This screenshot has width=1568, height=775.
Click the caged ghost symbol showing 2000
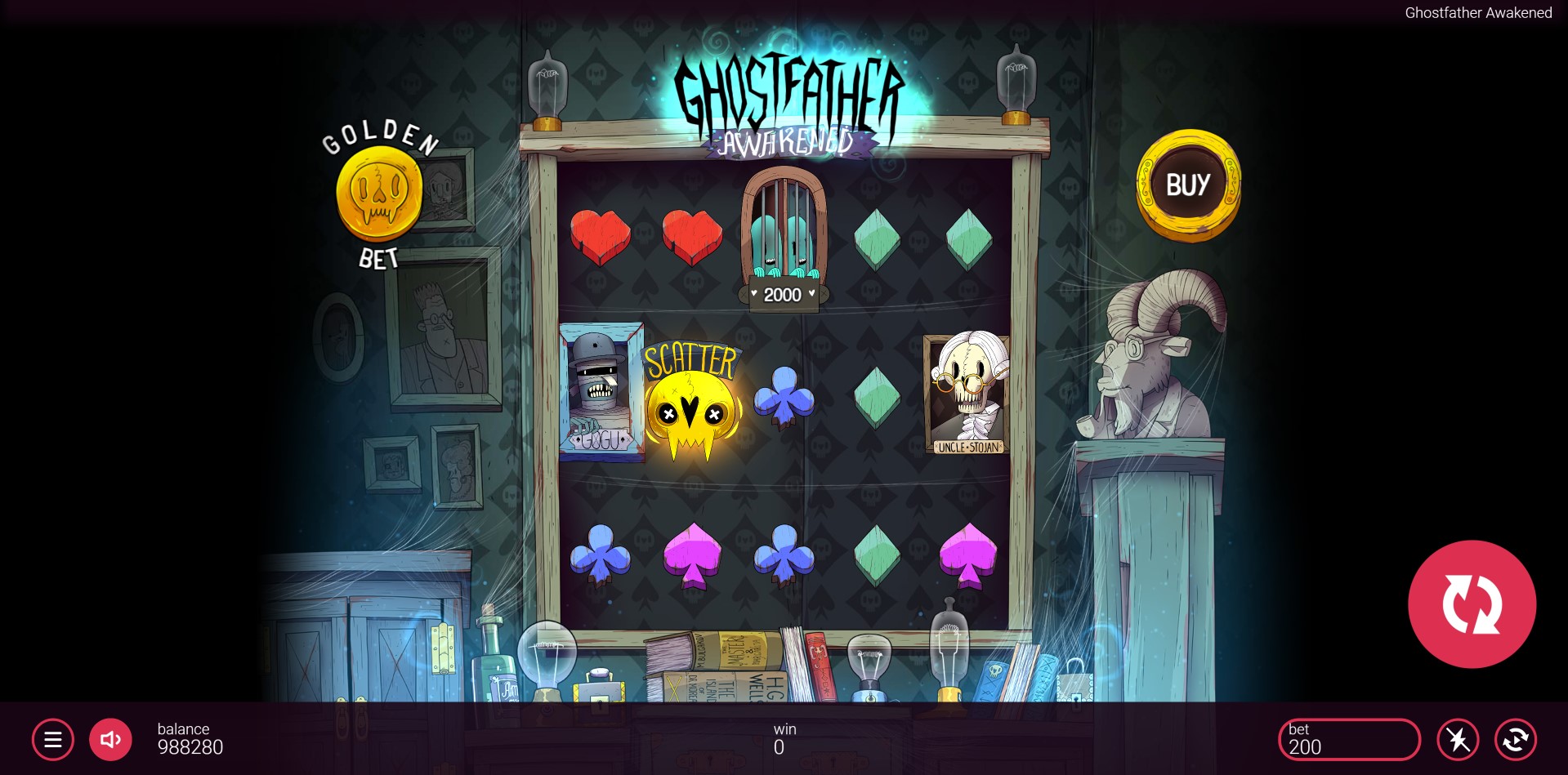[782, 233]
